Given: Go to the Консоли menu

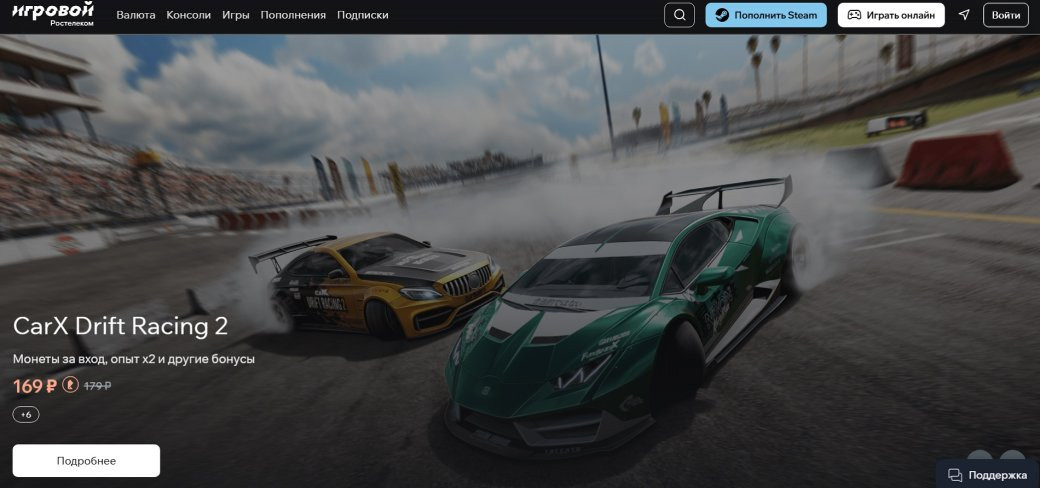Looking at the screenshot, I should 189,15.
